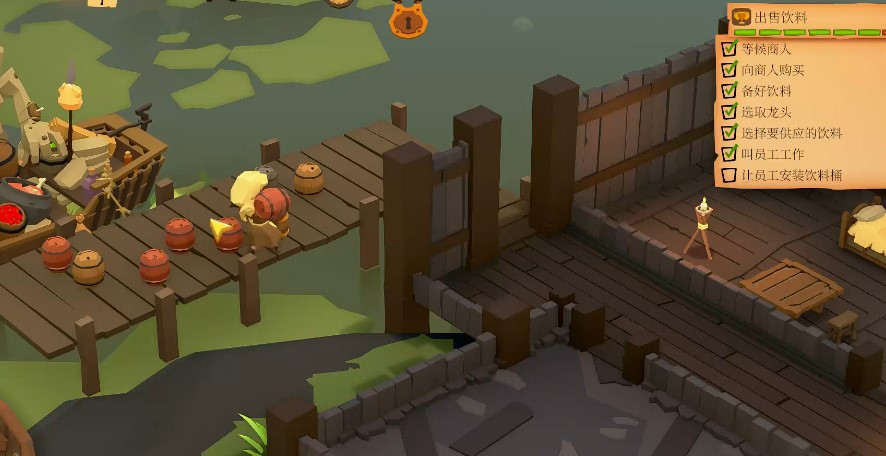Screen dimensions: 886x456
Task: Click the trophy icon beside 出售饮料
Action: [741, 17]
